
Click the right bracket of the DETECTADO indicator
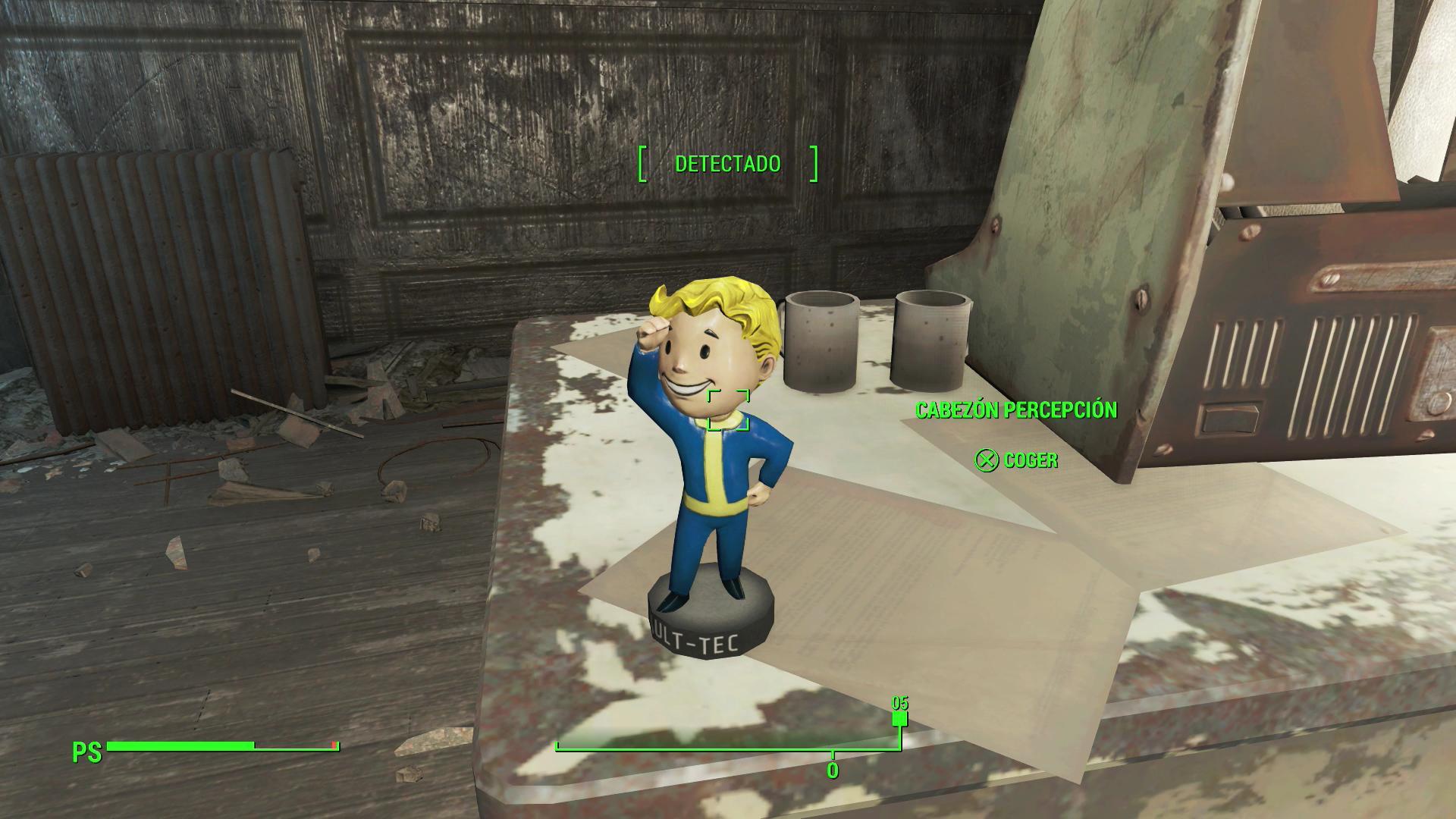(815, 163)
